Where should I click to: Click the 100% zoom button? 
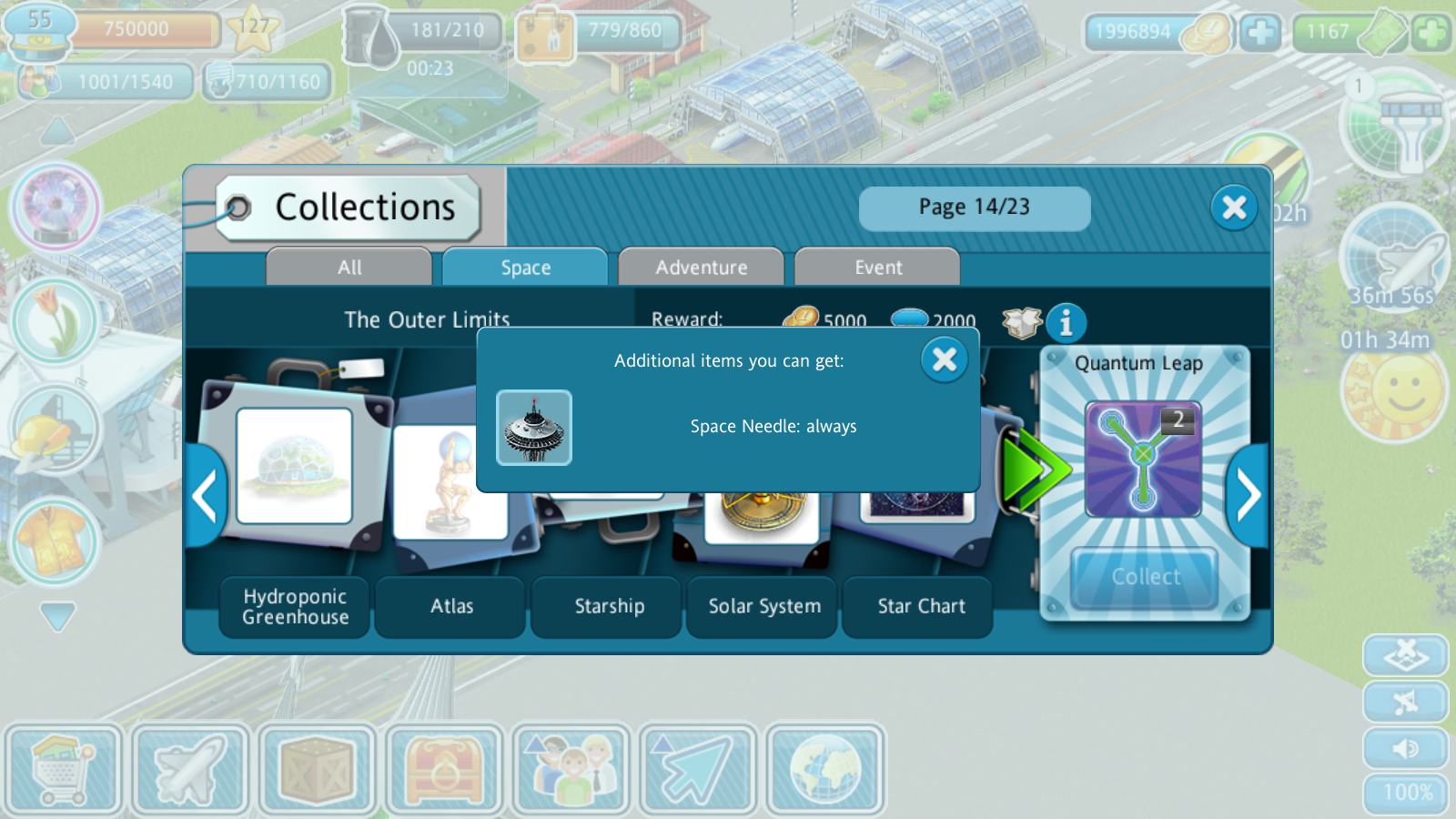click(1407, 794)
